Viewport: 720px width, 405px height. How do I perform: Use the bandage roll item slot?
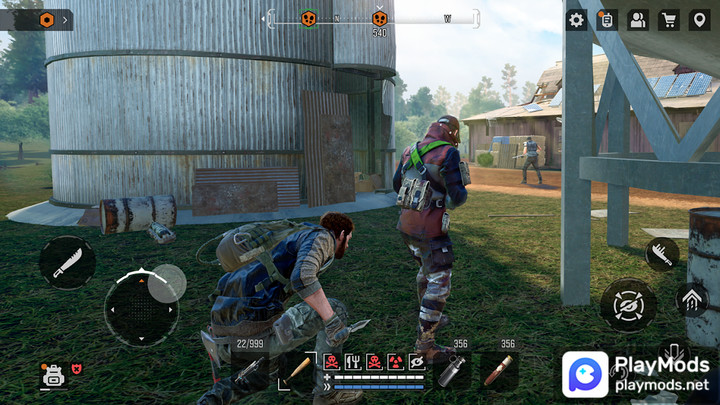pyautogui.click(x=499, y=370)
